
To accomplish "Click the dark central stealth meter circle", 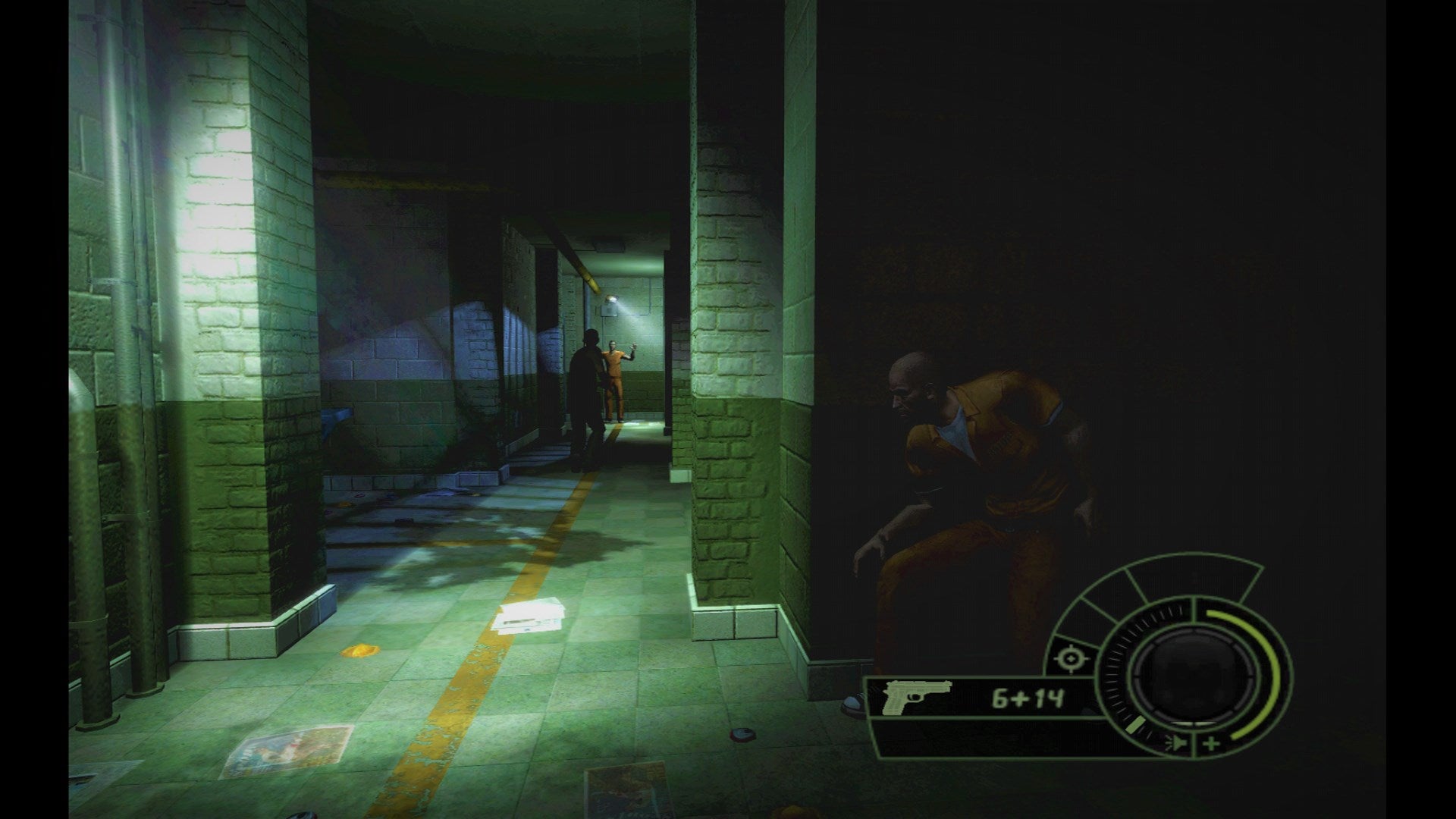I will (x=1194, y=675).
